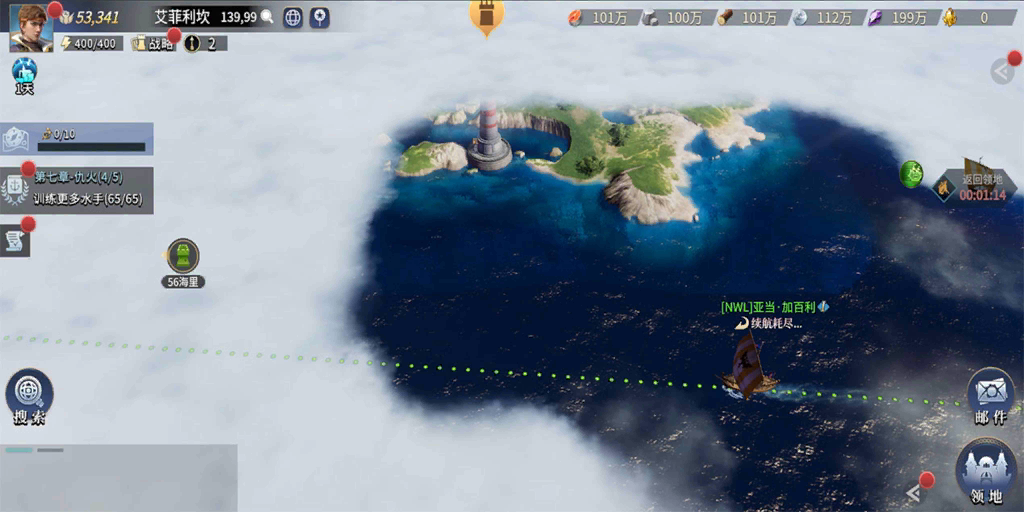Tap the orange castle marker
The image size is (1024, 512).
point(487,16)
